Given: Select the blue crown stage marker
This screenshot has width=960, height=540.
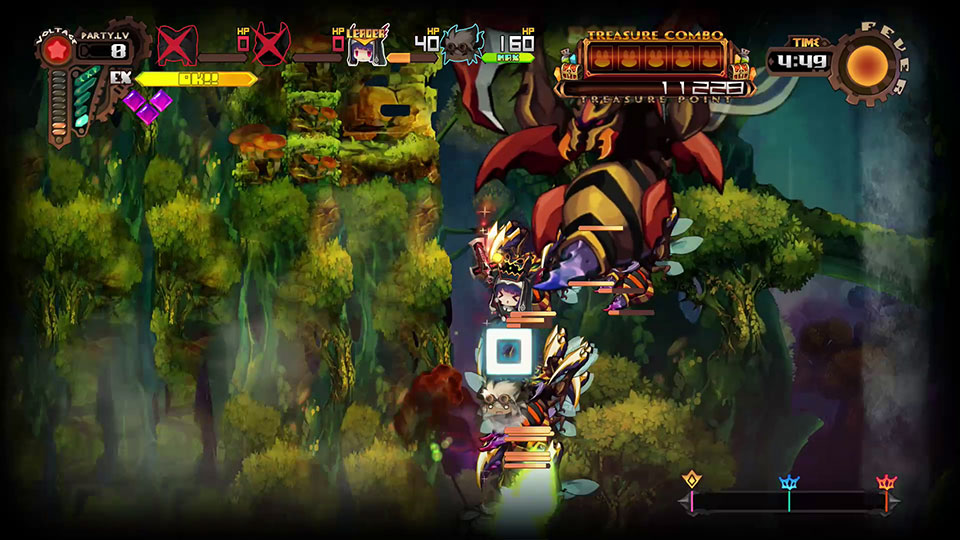Looking at the screenshot, I should point(789,484).
